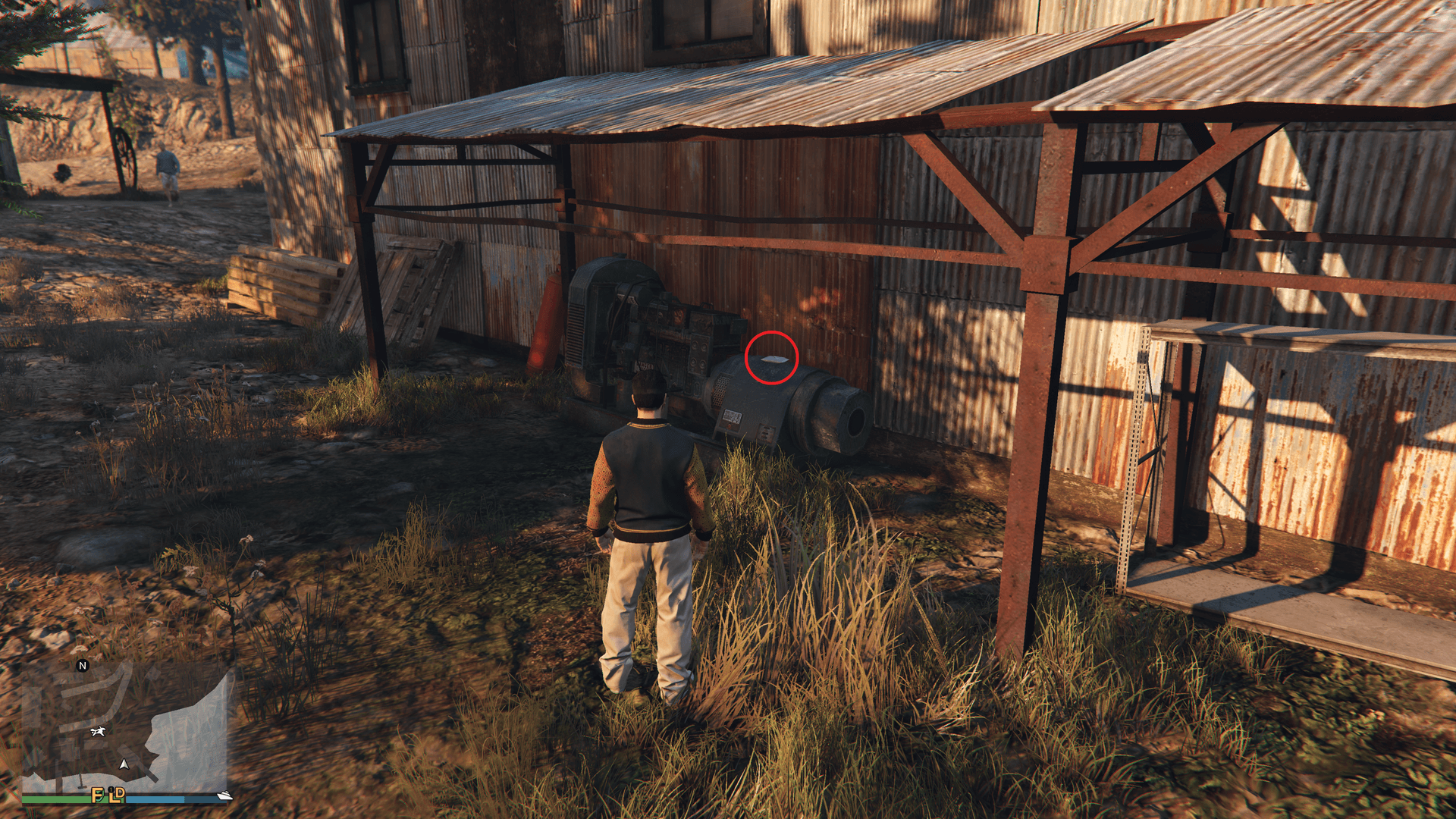The image size is (1456, 819).
Task: Click the N compass icon on the minimap
Action: [x=83, y=666]
